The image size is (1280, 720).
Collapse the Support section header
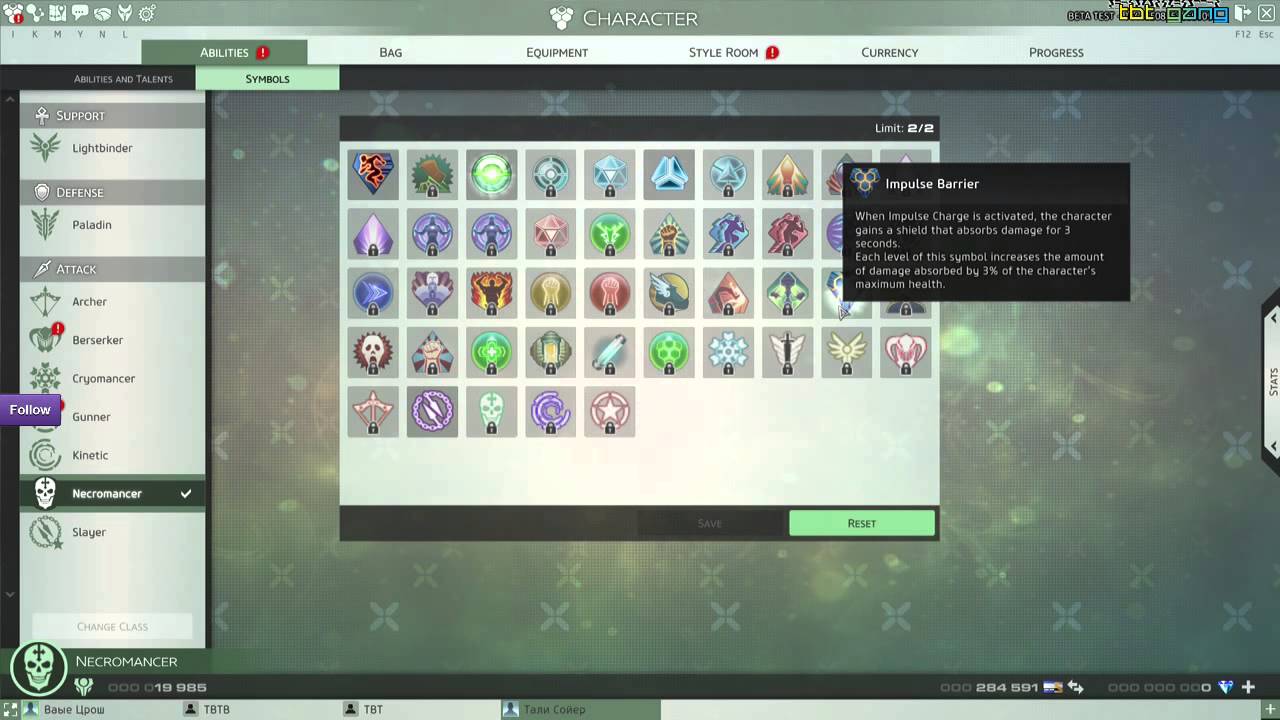(110, 115)
